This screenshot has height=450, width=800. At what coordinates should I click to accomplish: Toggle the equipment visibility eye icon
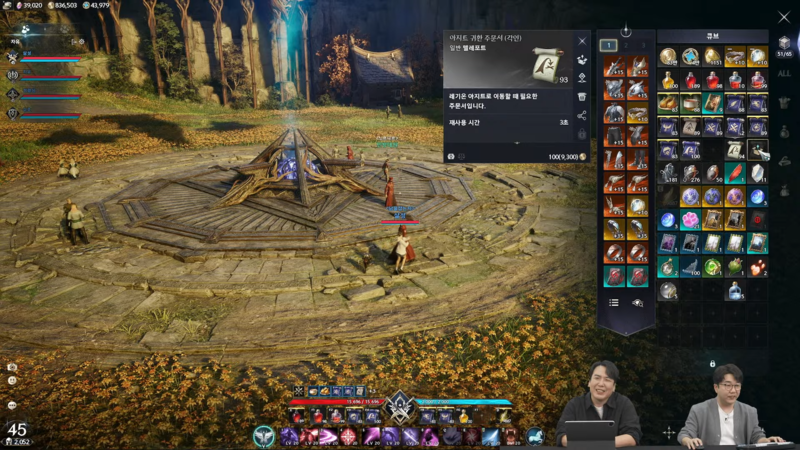click(637, 302)
